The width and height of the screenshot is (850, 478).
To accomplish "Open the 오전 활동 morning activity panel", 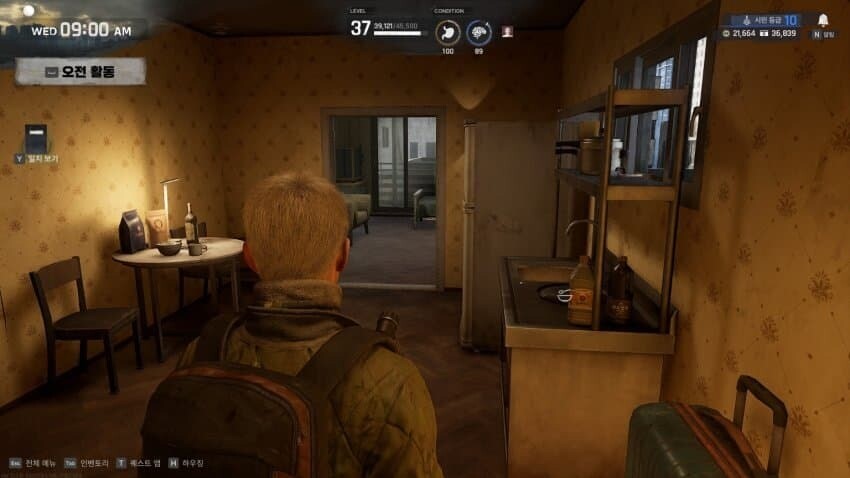I will [80, 71].
